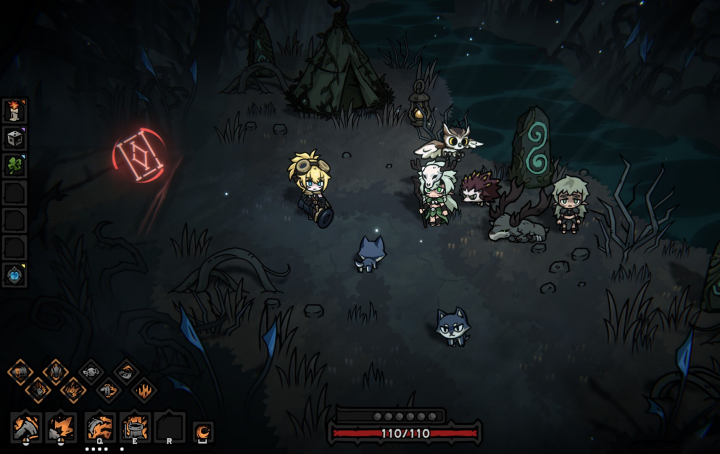Use the right mouse explosion attack icon
This screenshot has height=454, width=720.
point(61,427)
